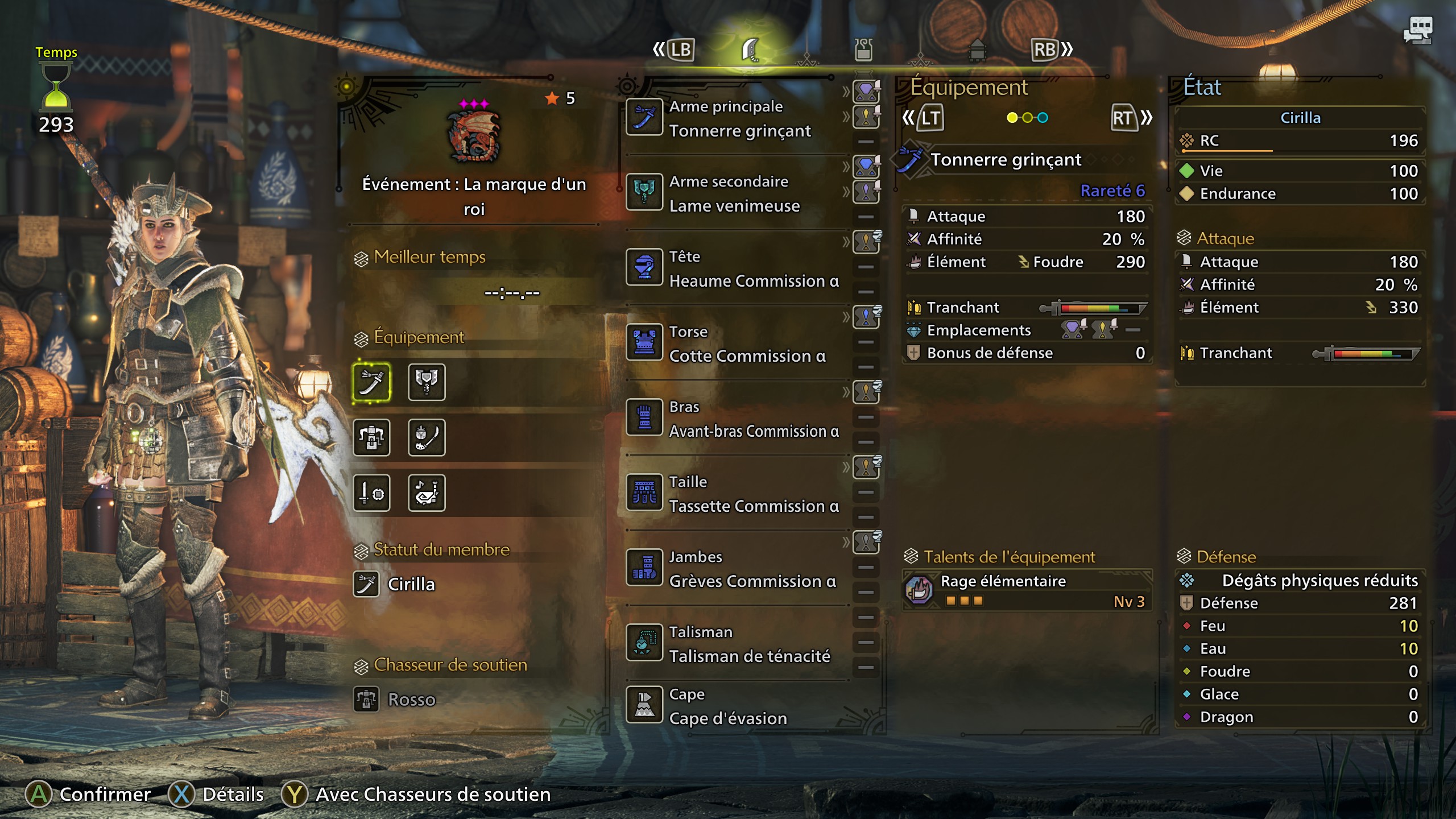
Task: Choose the heavy bowgun loadout icon
Action: (x=371, y=437)
